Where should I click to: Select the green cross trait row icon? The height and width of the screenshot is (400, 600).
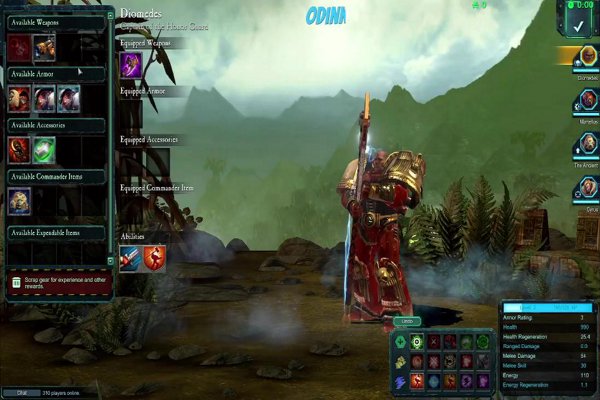pos(400,342)
